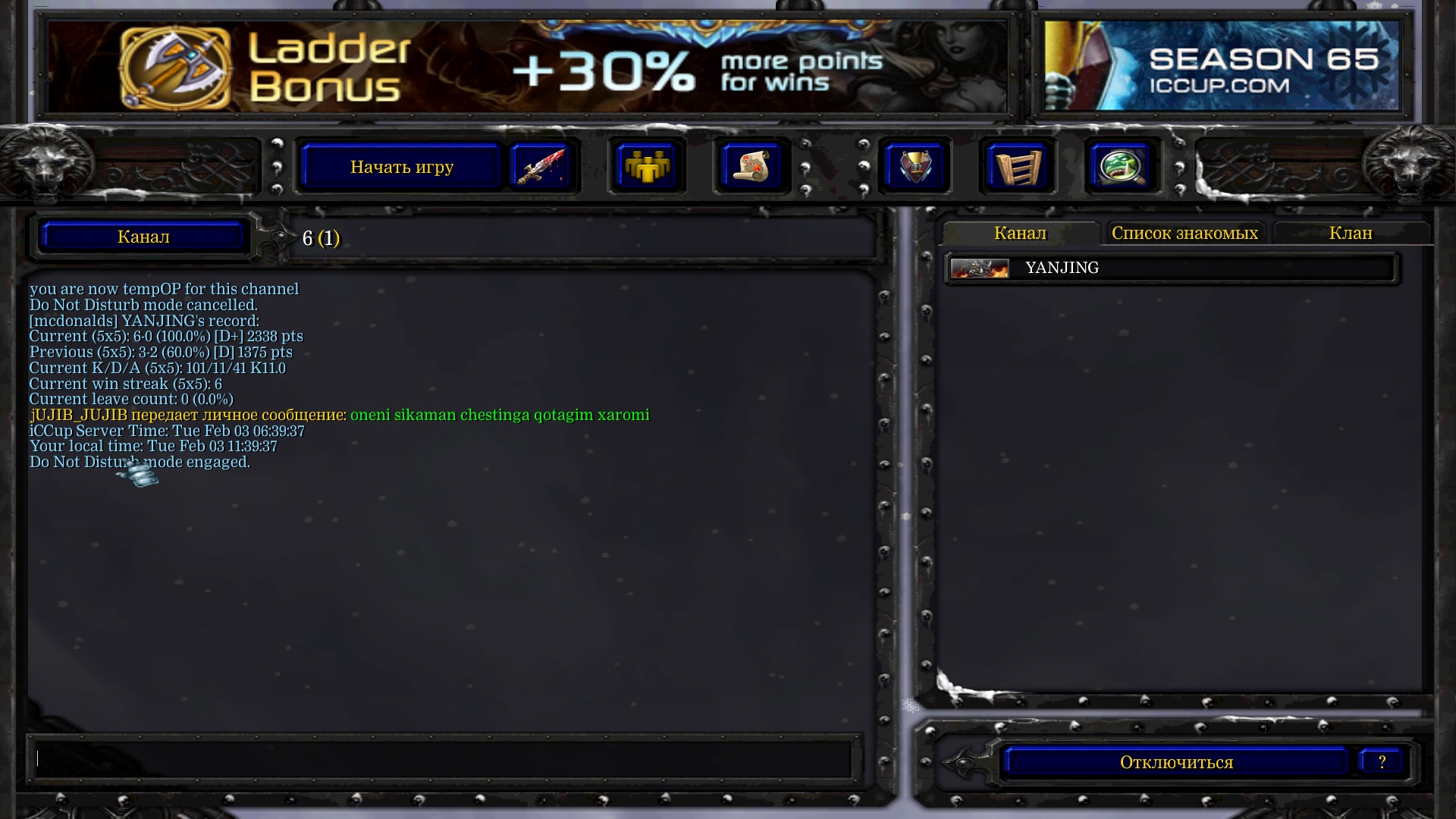Focus the chat message input field
Image resolution: width=1456 pixels, height=819 pixels.
click(444, 758)
